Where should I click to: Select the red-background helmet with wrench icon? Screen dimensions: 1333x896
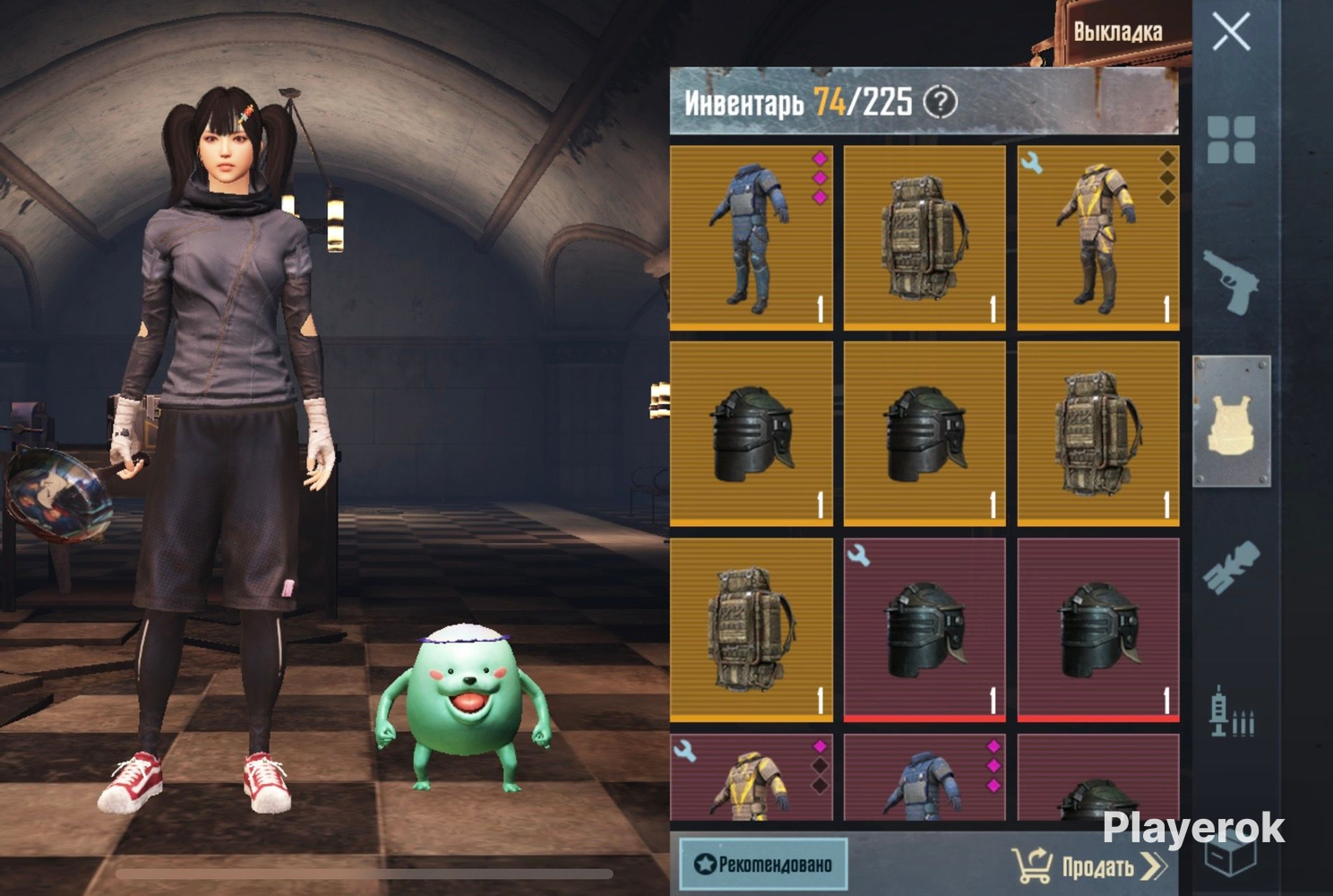(924, 630)
